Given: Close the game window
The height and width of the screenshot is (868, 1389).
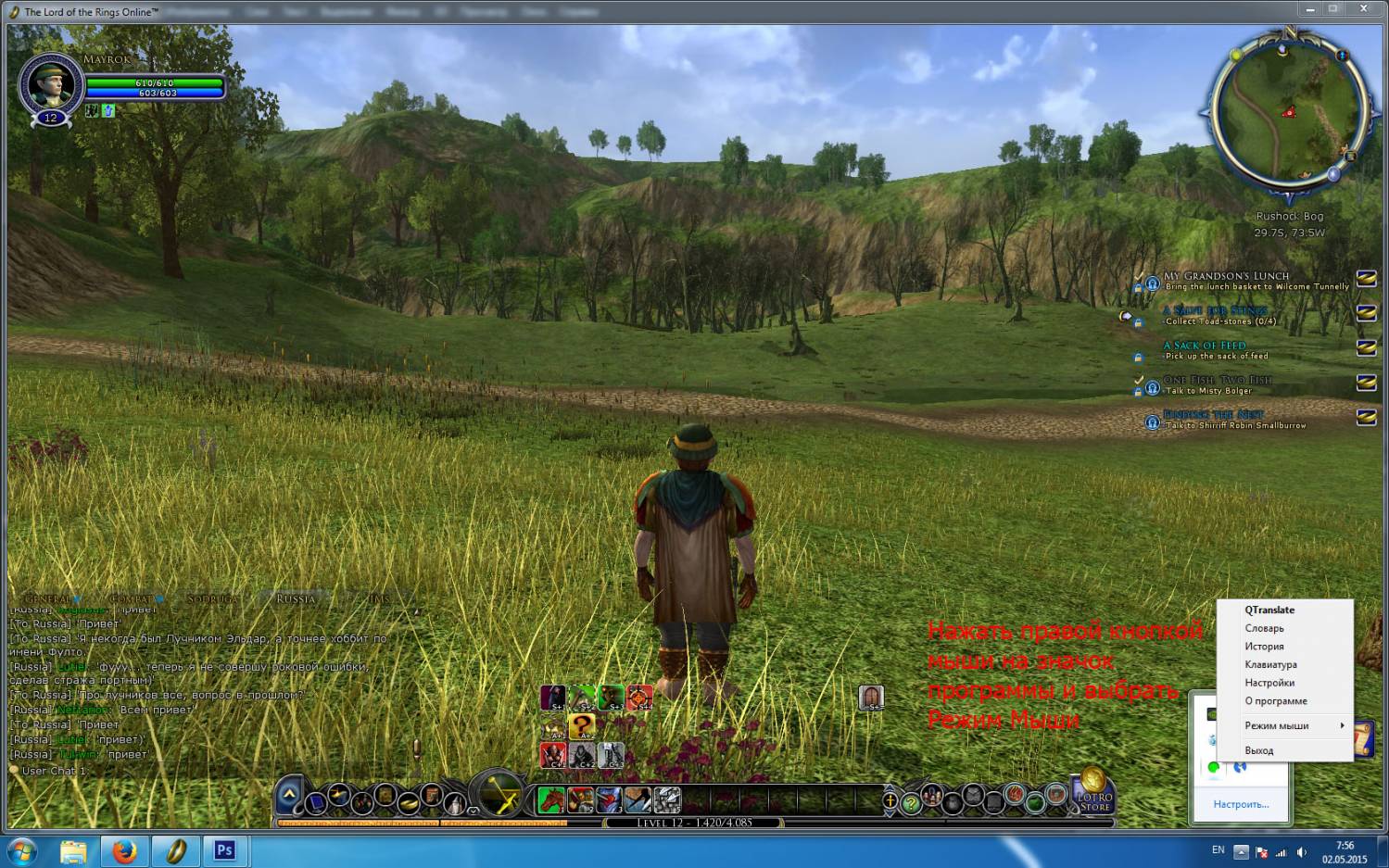Looking at the screenshot, I should coord(1364,9).
